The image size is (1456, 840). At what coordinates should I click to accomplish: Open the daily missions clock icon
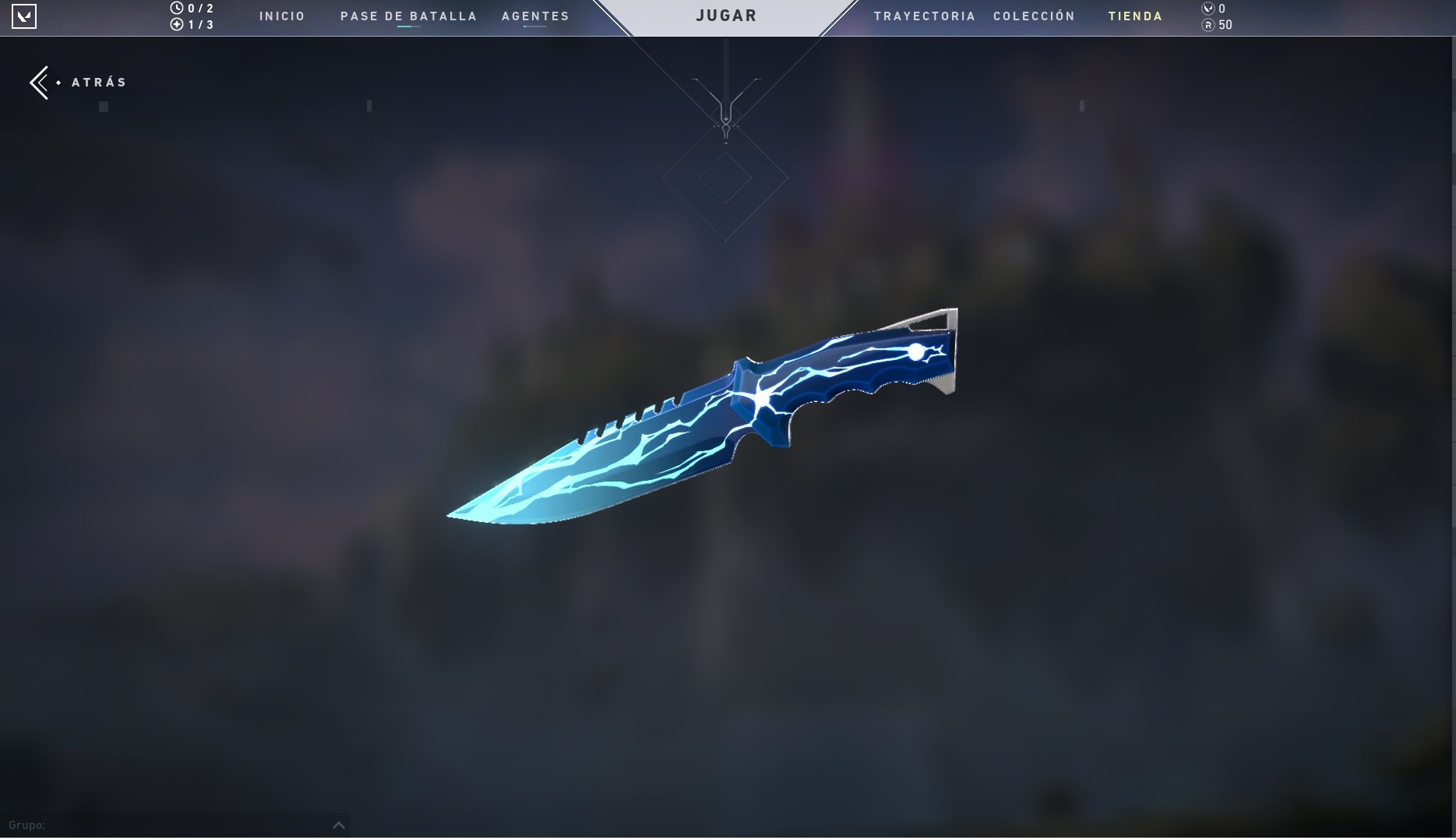[178, 8]
